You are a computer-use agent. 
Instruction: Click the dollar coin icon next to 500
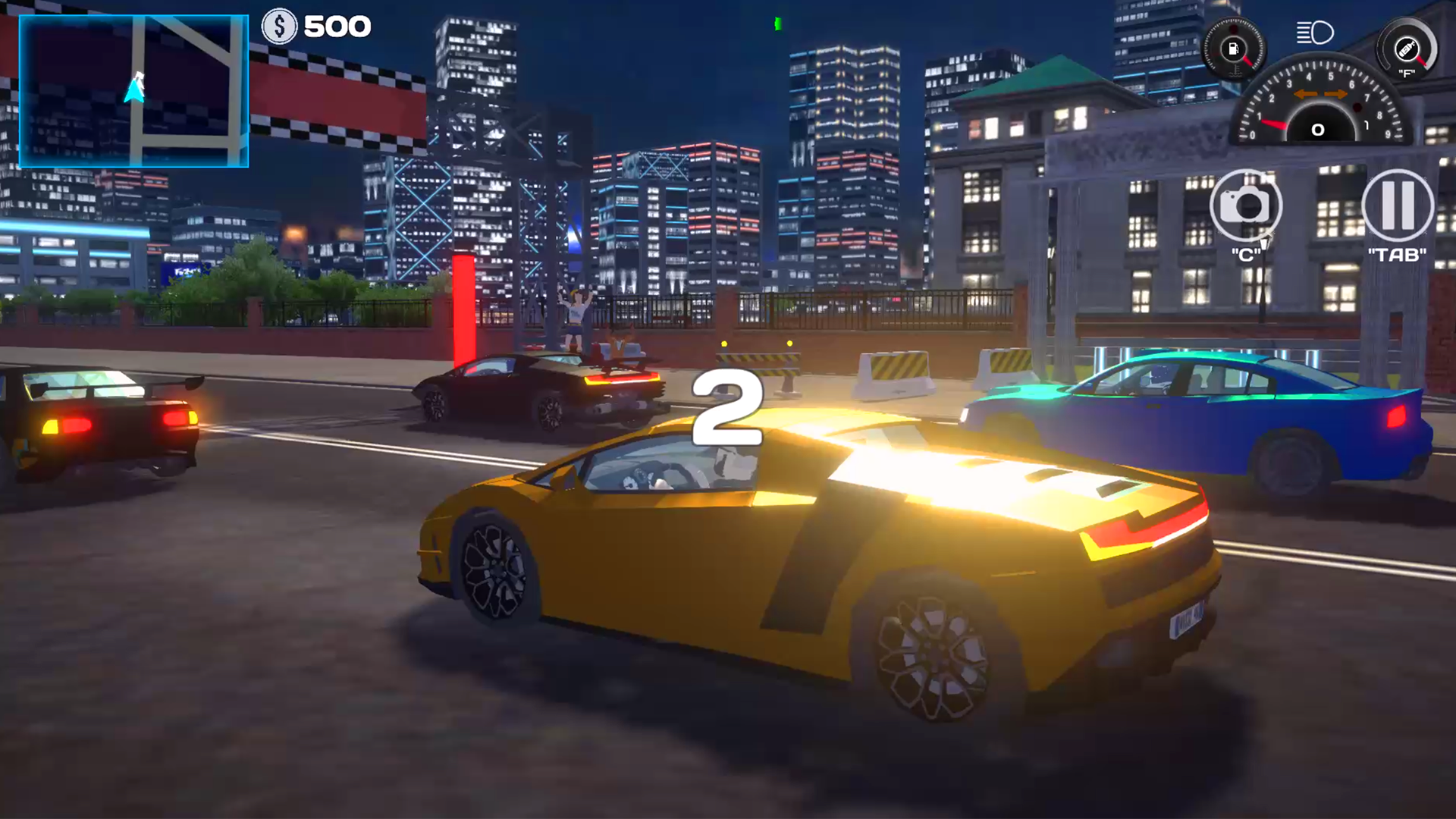click(x=278, y=27)
